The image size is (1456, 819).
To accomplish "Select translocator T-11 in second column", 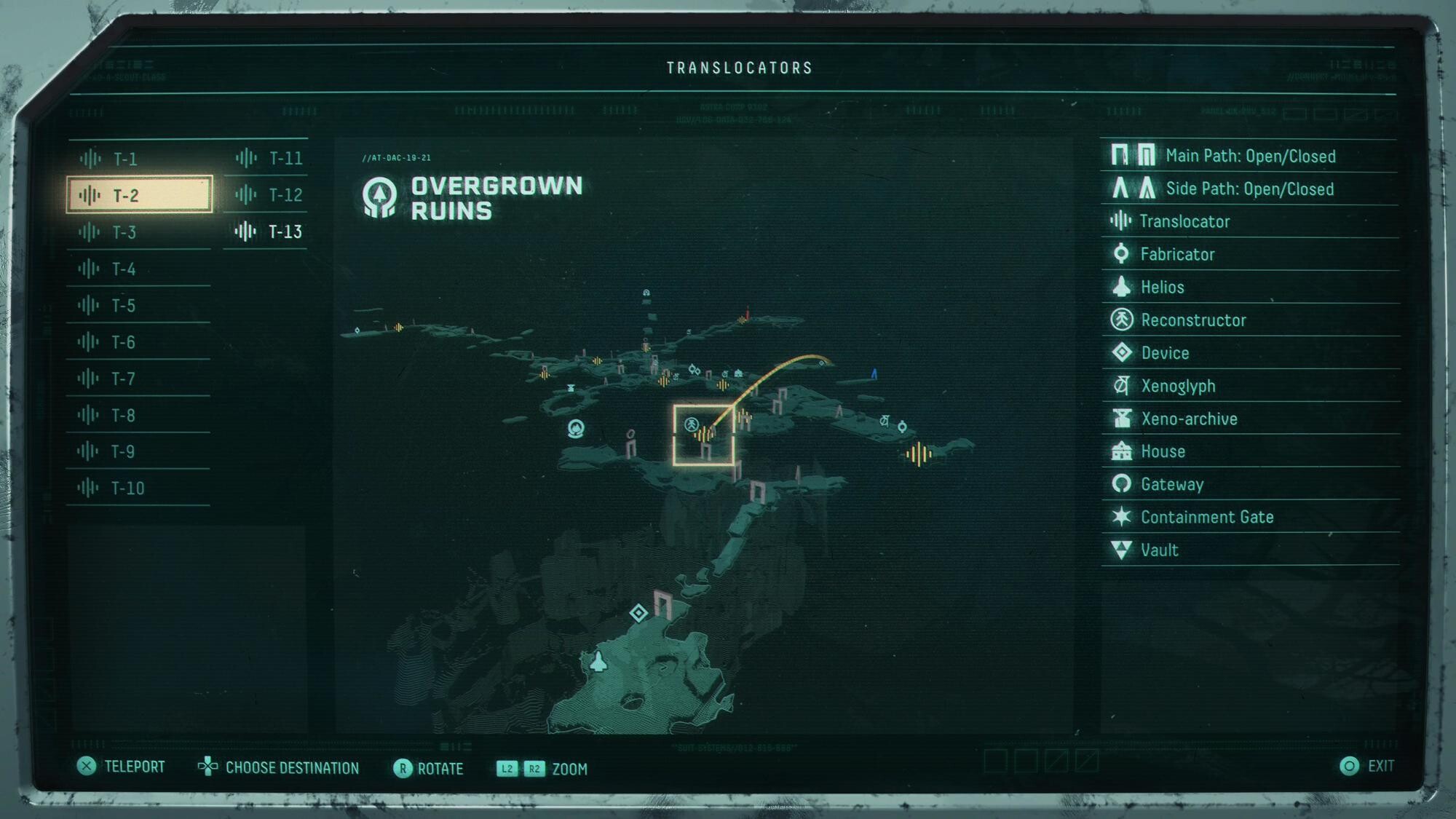I will [x=268, y=158].
